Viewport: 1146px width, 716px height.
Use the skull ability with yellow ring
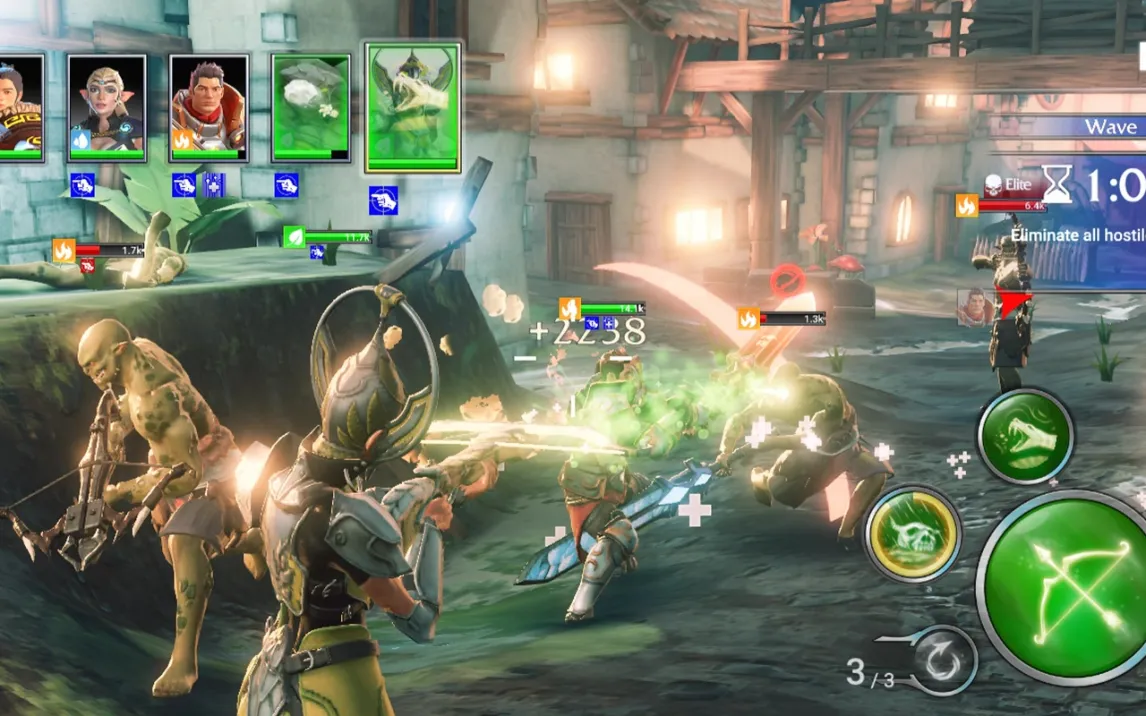913,535
